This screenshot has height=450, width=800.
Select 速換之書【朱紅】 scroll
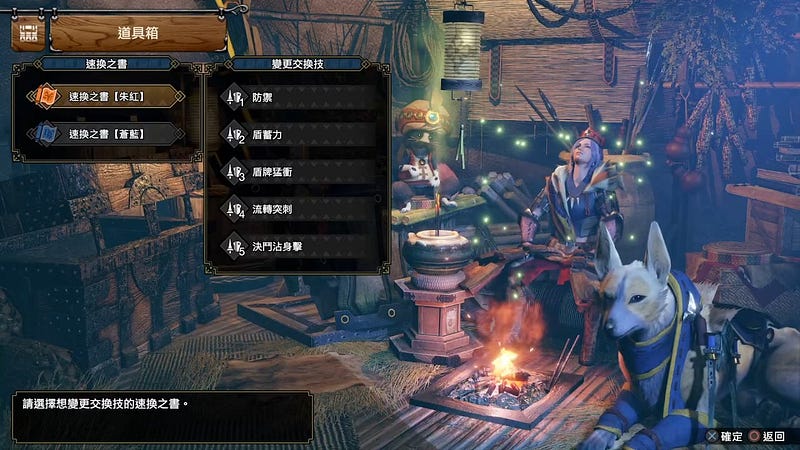105,98
